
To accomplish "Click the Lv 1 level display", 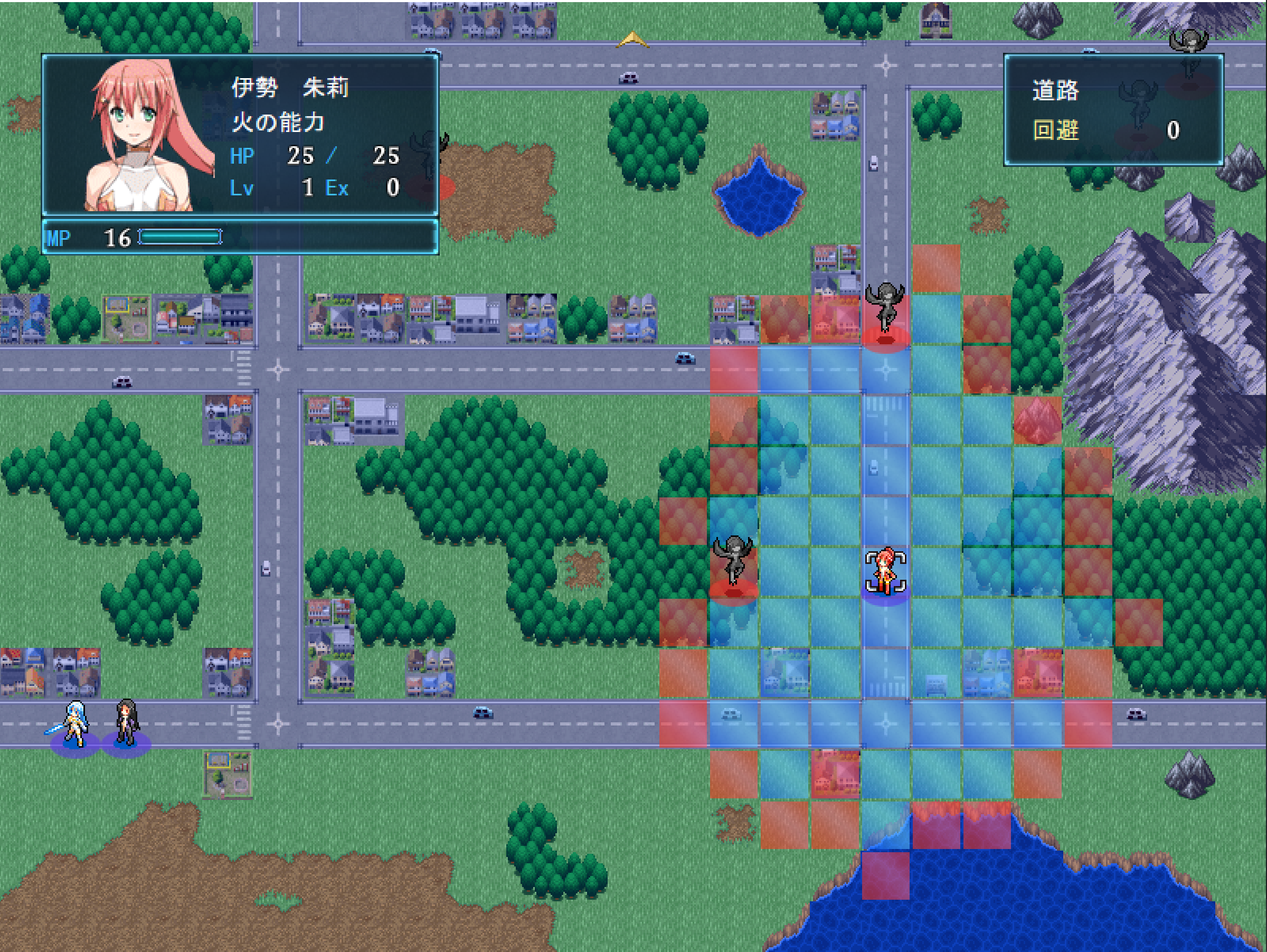I will click(275, 187).
